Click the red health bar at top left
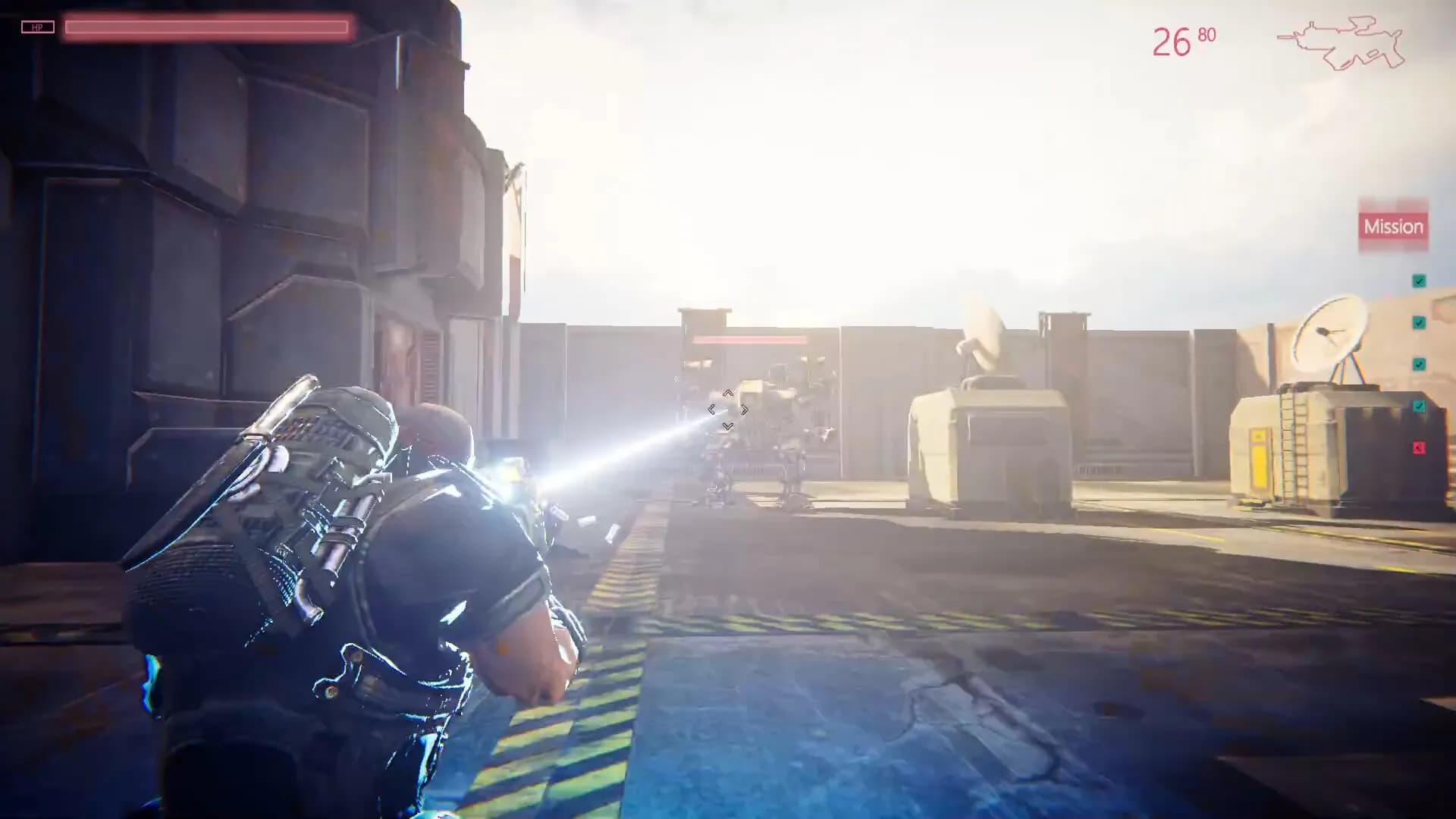The image size is (1456, 819). tap(209, 26)
